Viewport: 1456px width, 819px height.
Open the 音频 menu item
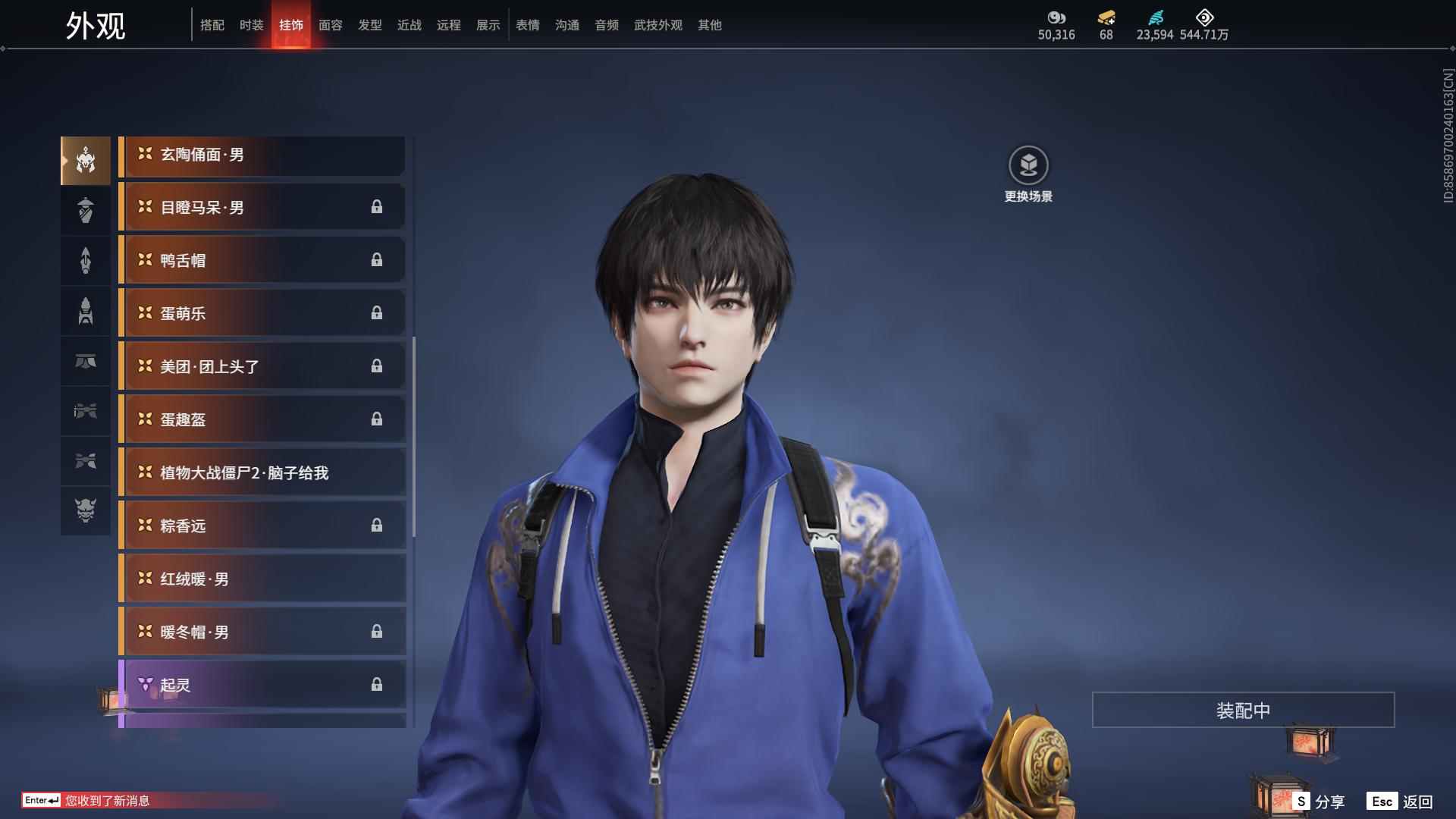[x=606, y=24]
